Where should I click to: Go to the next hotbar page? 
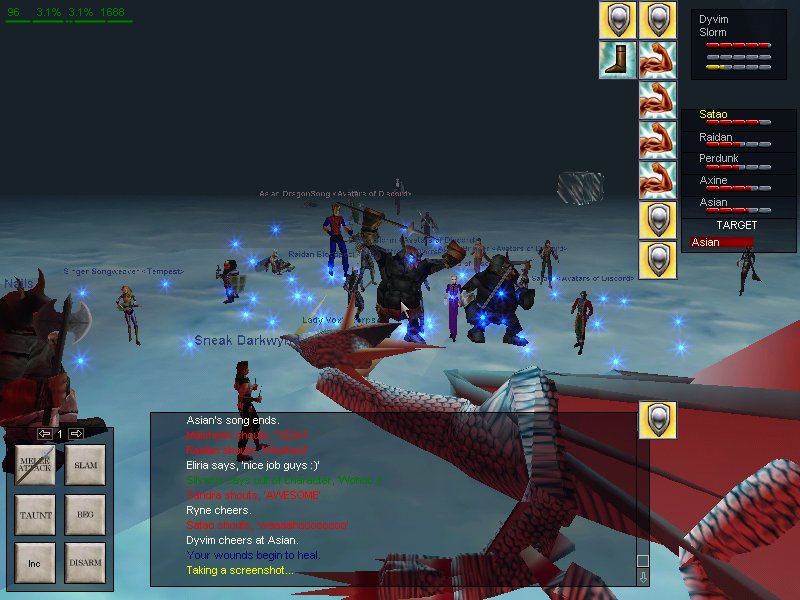(76, 434)
